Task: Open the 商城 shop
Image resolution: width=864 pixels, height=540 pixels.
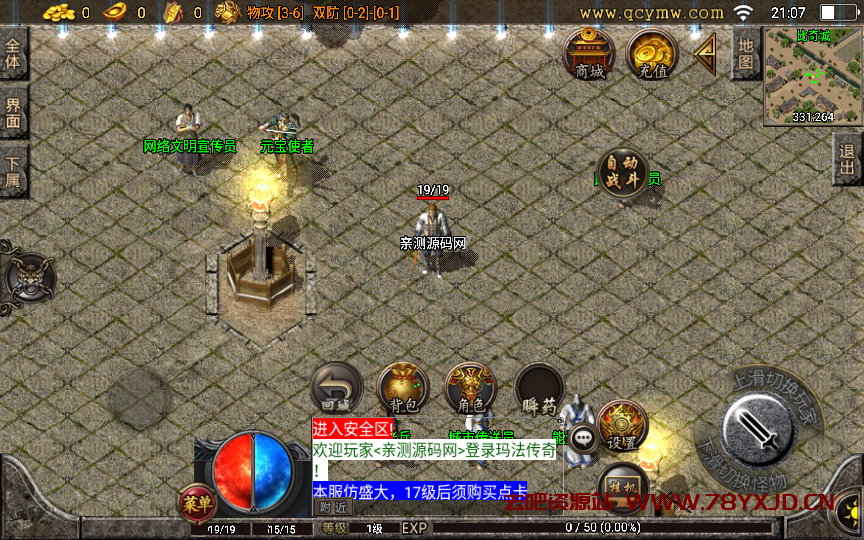Action: (x=589, y=54)
